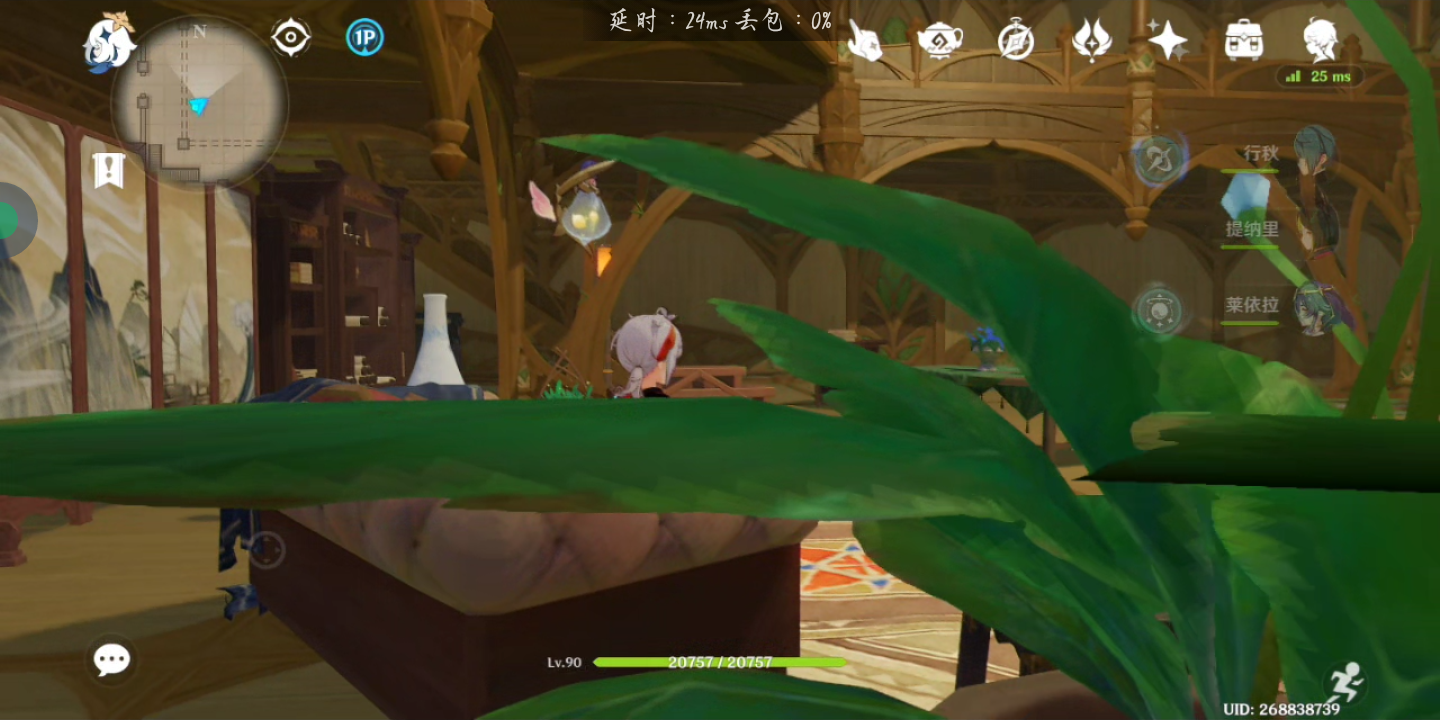1440x720 pixels.
Task: Open the winged battle pass icon
Action: click(1091, 41)
